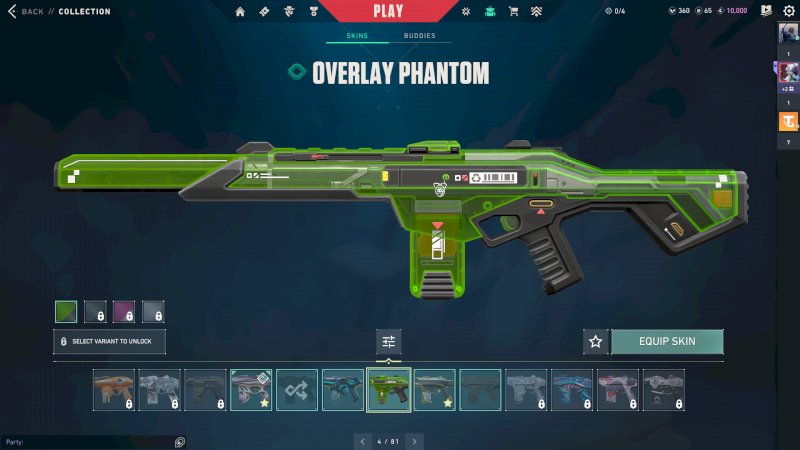
Task: Open the agents icon in top navigation
Action: (287, 12)
